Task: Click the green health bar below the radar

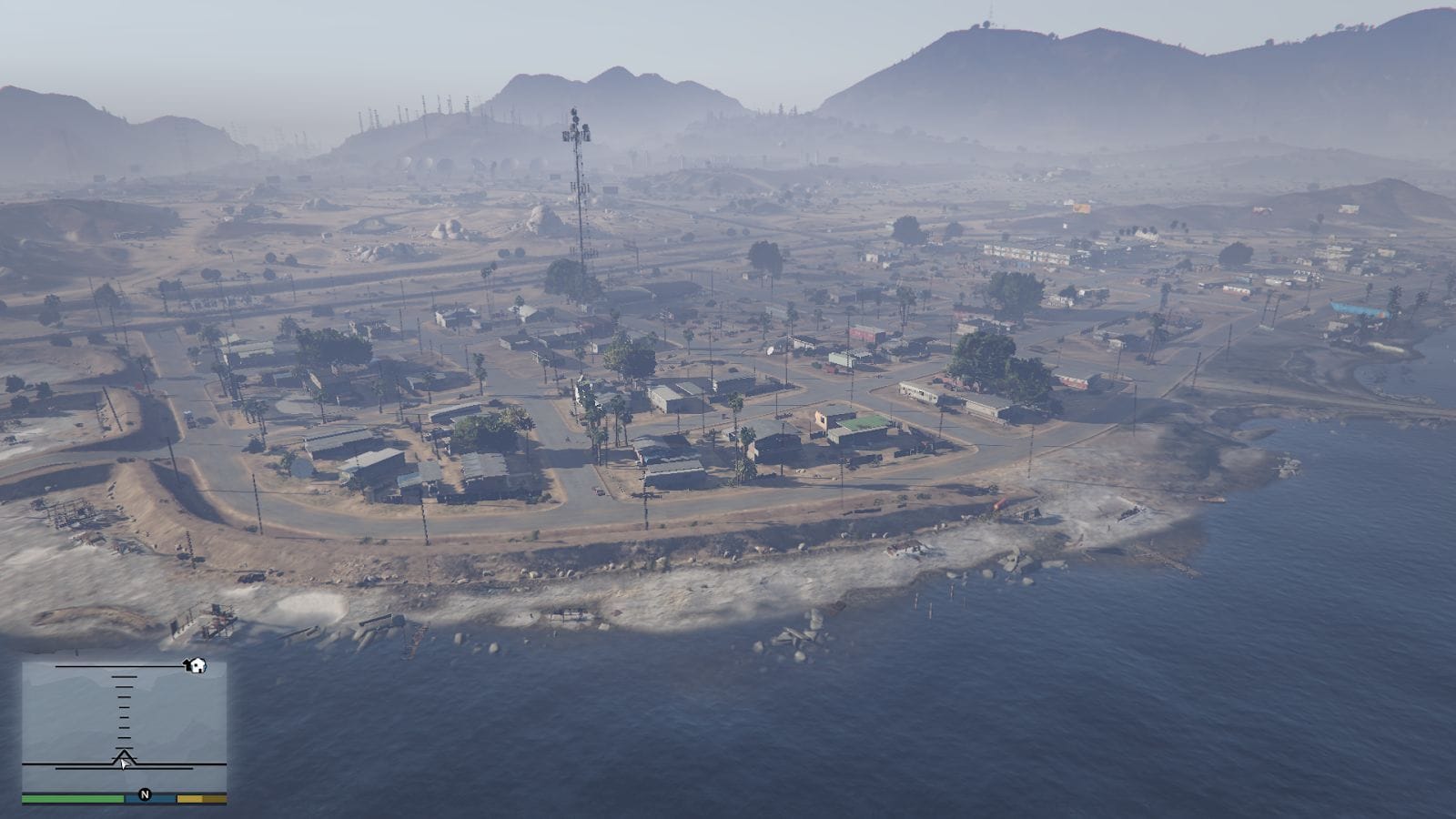Action: (73, 798)
